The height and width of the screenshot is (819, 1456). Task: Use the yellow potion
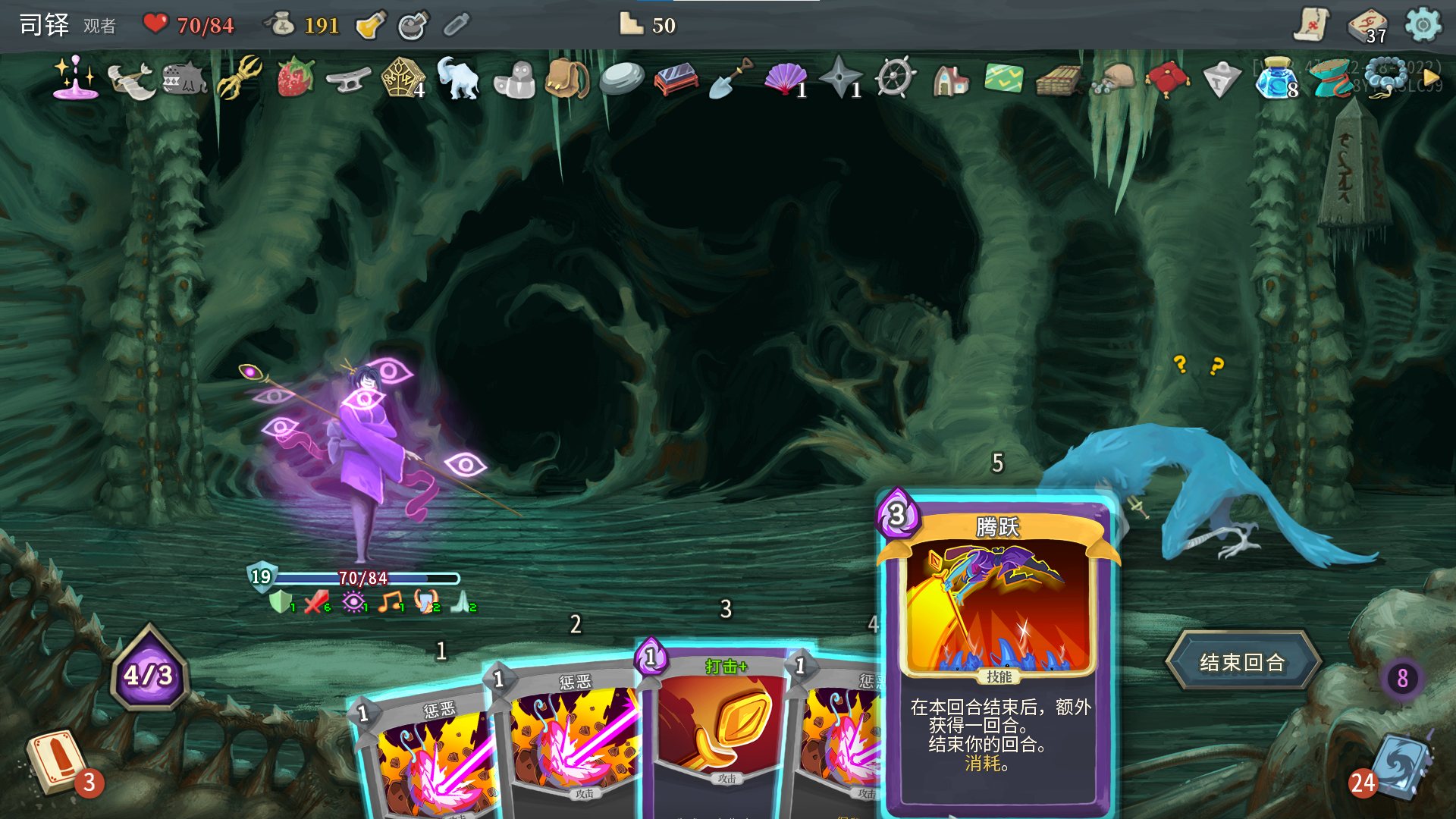[x=371, y=26]
